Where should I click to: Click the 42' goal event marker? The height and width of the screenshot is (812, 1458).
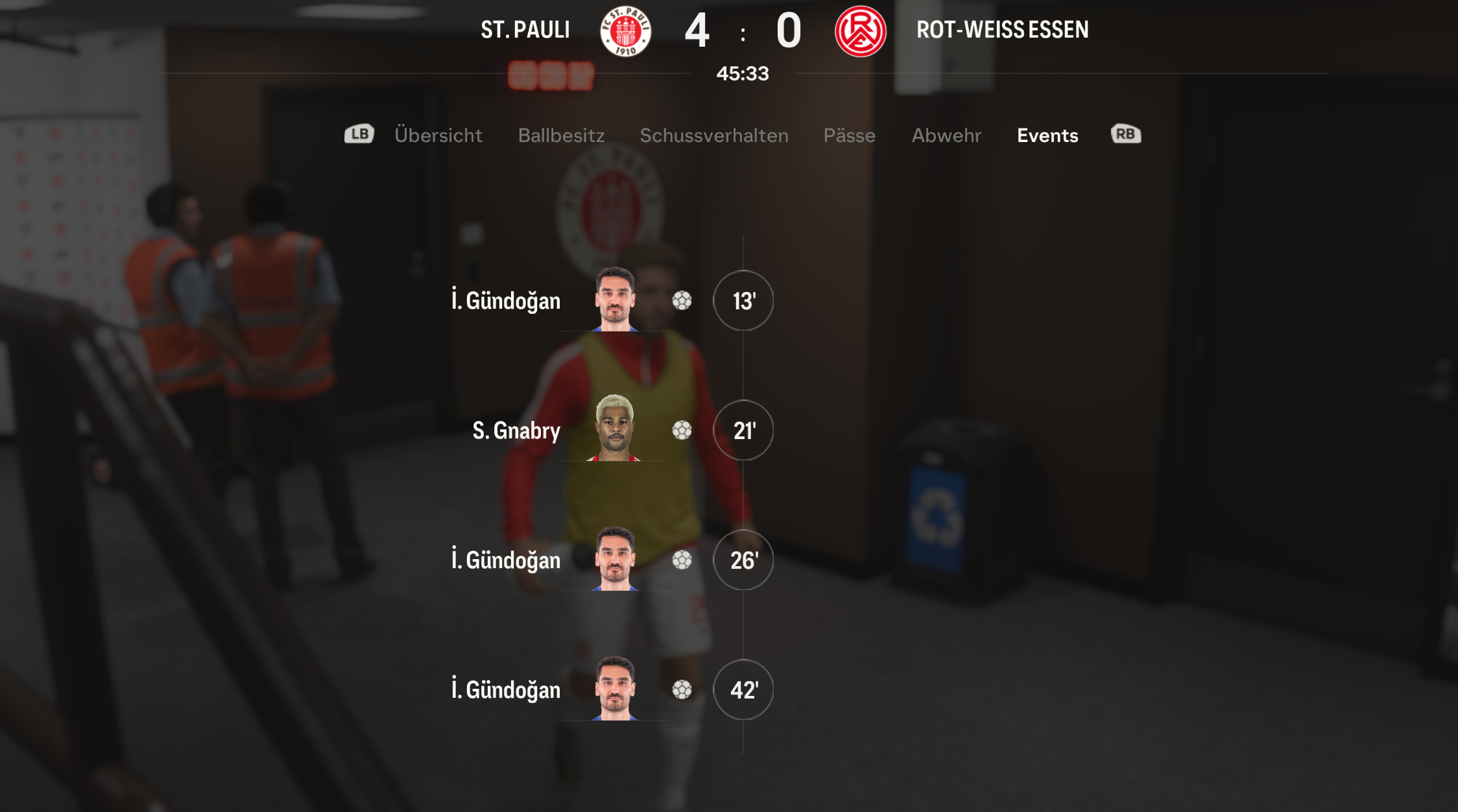click(x=743, y=689)
